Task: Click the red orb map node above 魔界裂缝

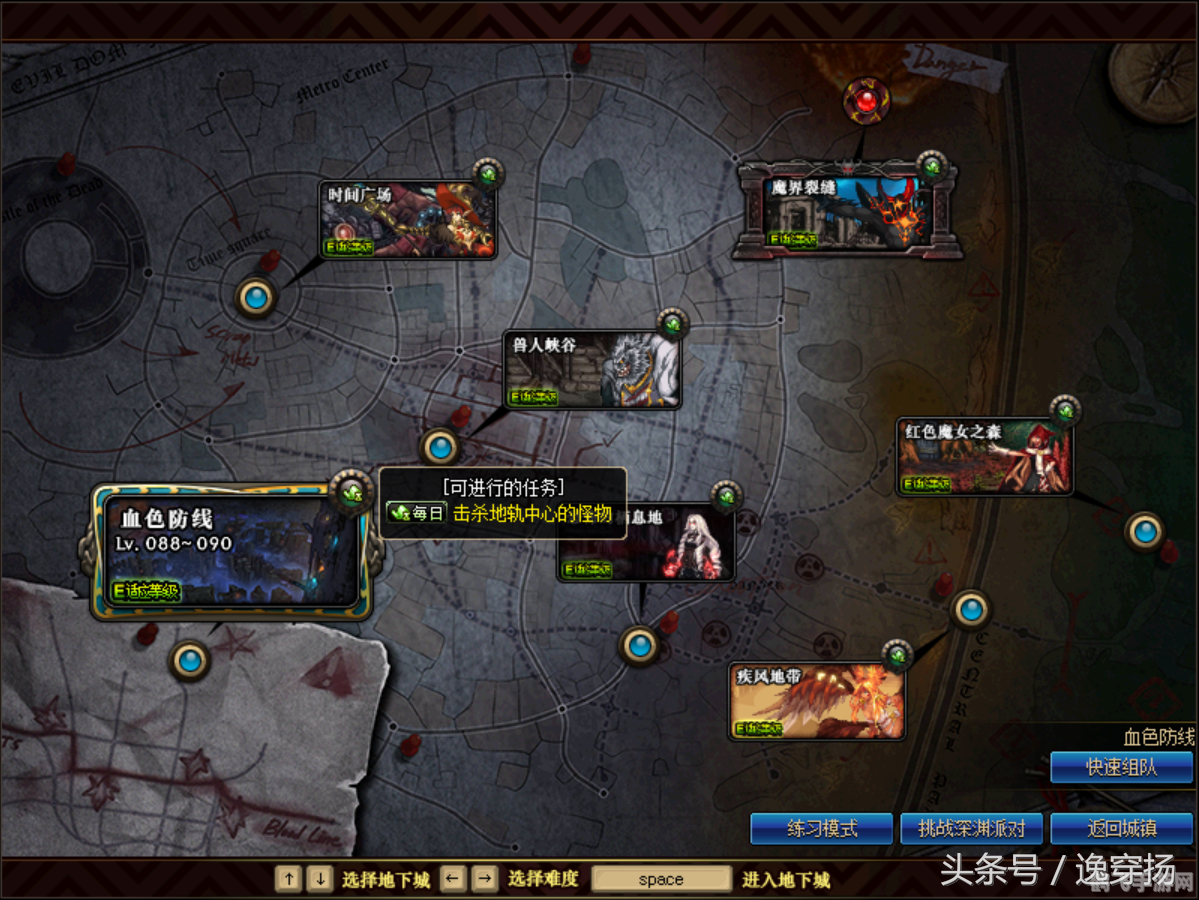Action: point(866,100)
